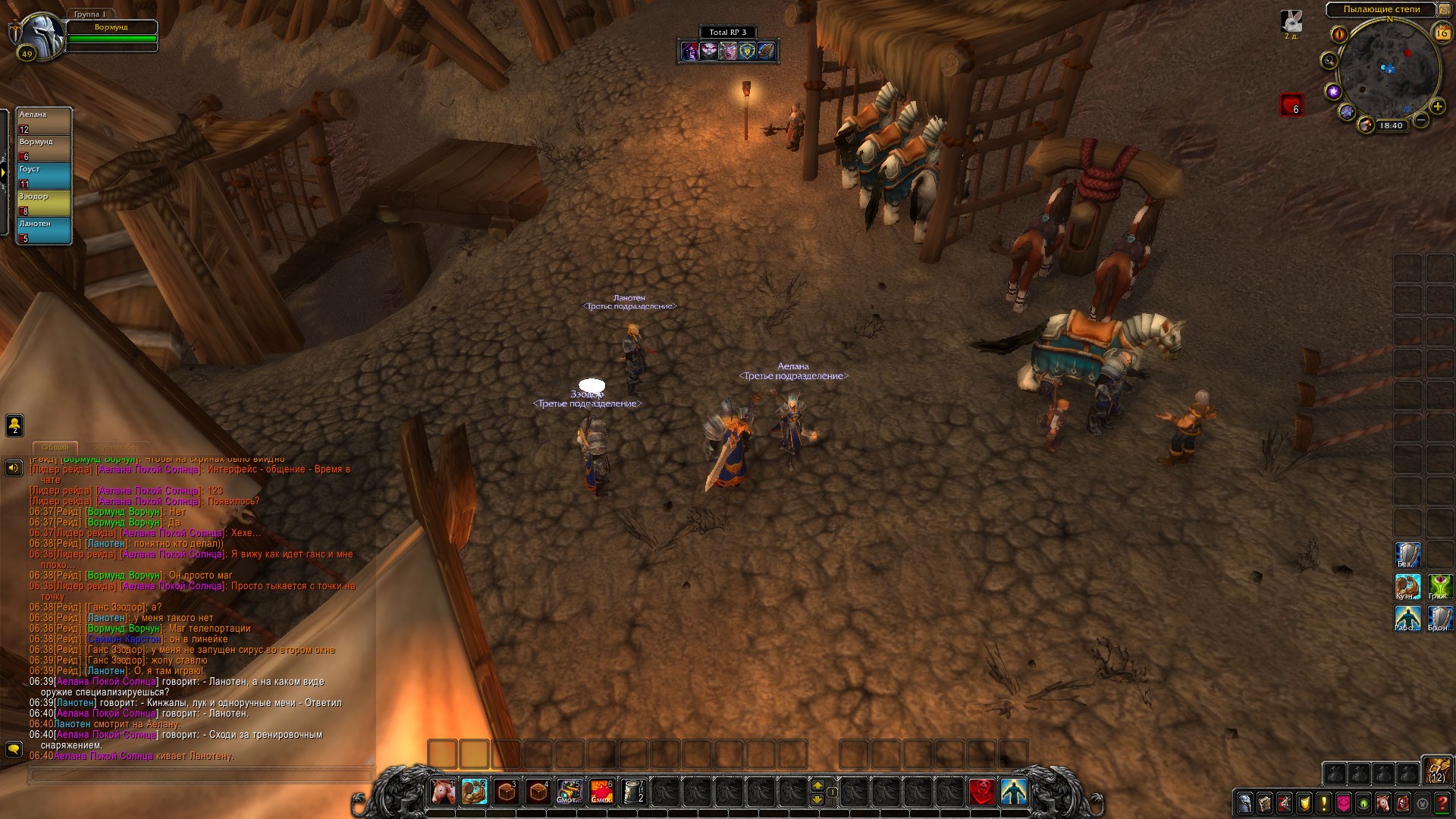
Task: Use the flexing arm ability in slot 2
Action: 475,792
